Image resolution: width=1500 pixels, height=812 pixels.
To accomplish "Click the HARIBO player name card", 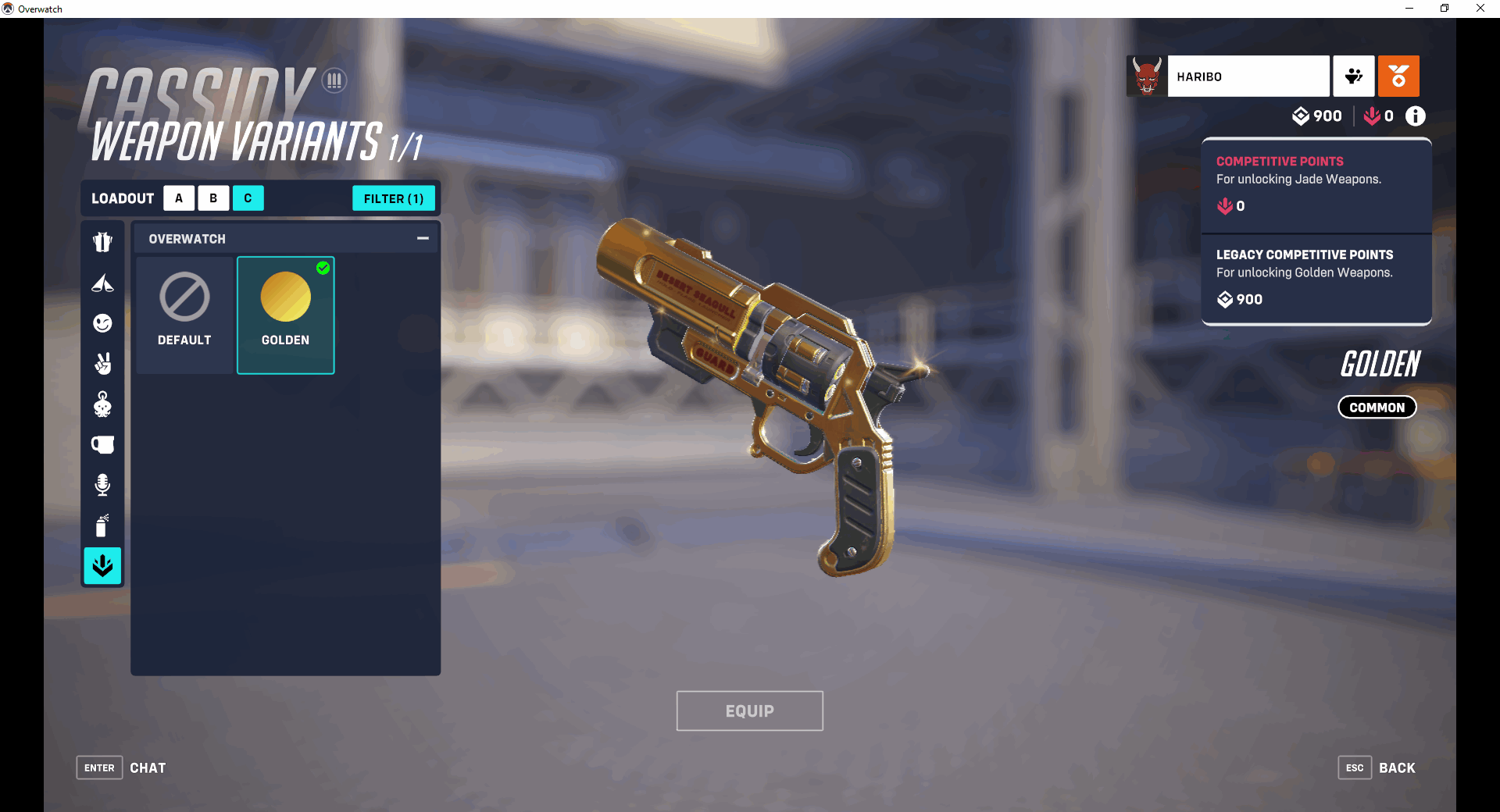I will click(x=1248, y=76).
